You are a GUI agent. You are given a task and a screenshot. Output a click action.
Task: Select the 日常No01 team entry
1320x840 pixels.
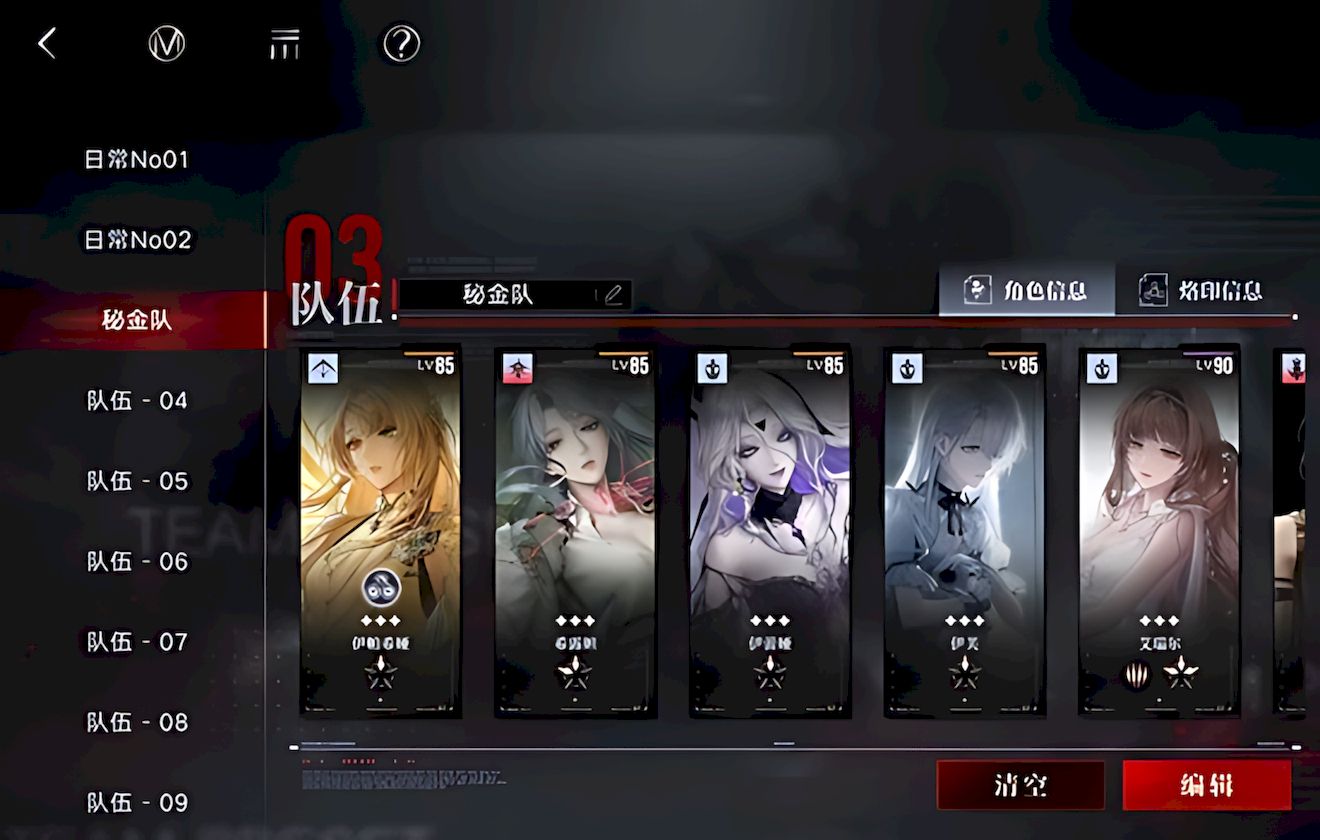[137, 159]
